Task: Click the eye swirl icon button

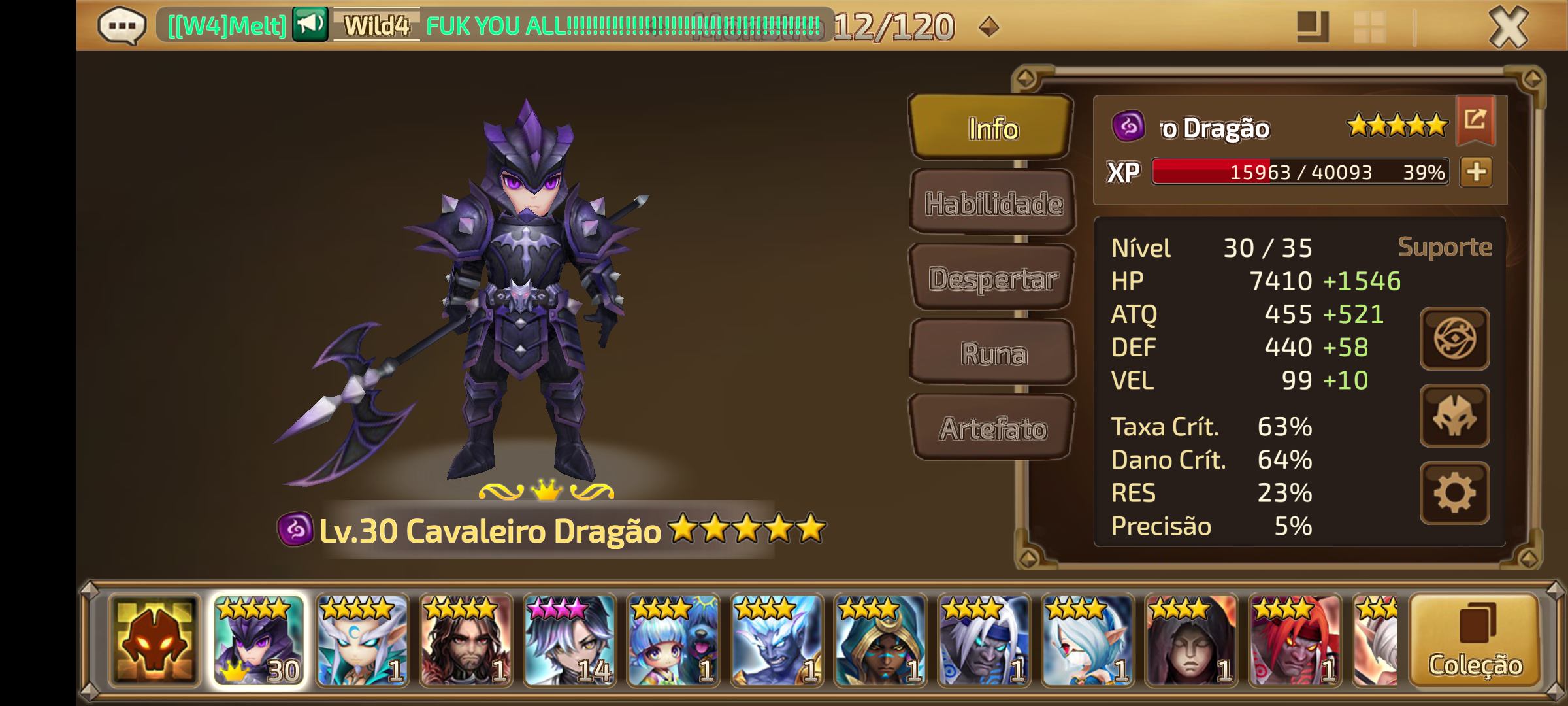Action: pyautogui.click(x=1454, y=339)
